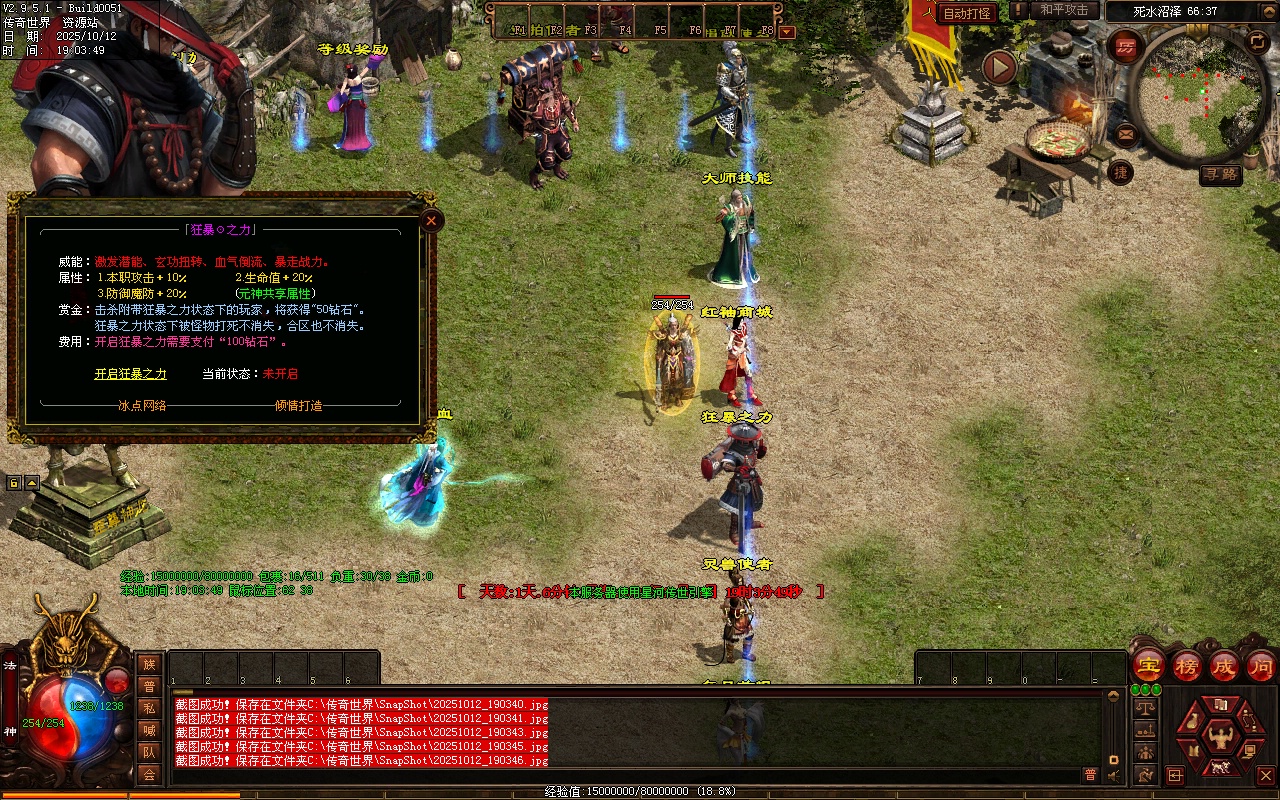Click the 捷 shortcut round button
This screenshot has width=1280, height=800.
(1122, 171)
